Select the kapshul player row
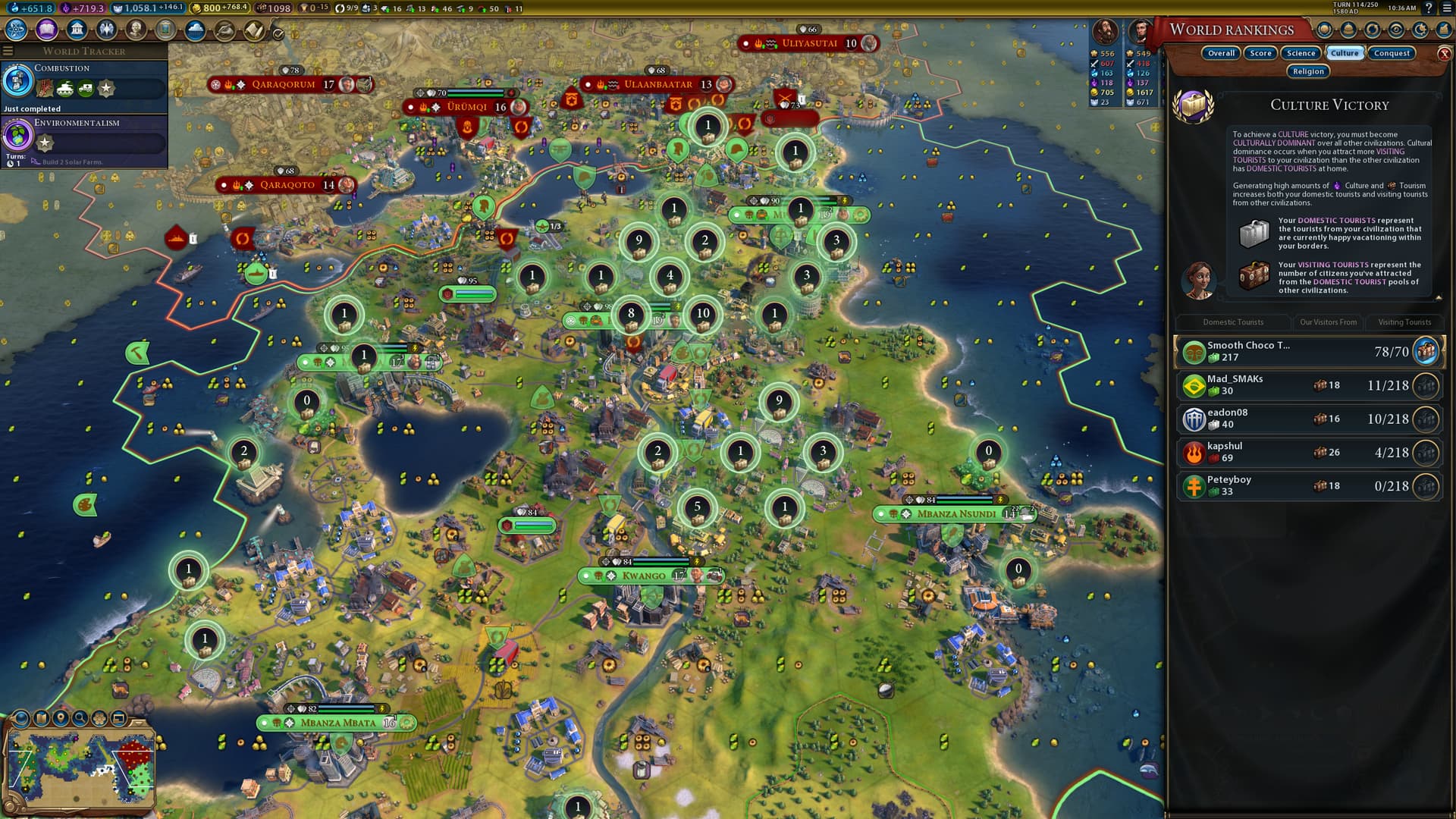1456x819 pixels. (1310, 453)
